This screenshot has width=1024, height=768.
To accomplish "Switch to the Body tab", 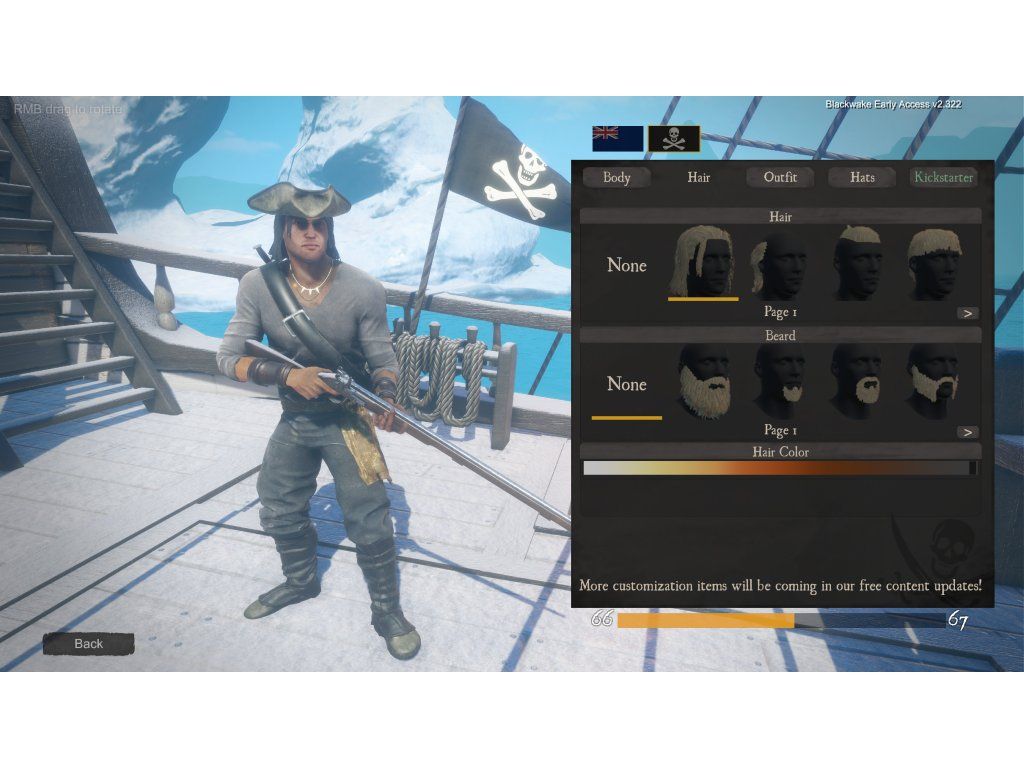I will [617, 178].
